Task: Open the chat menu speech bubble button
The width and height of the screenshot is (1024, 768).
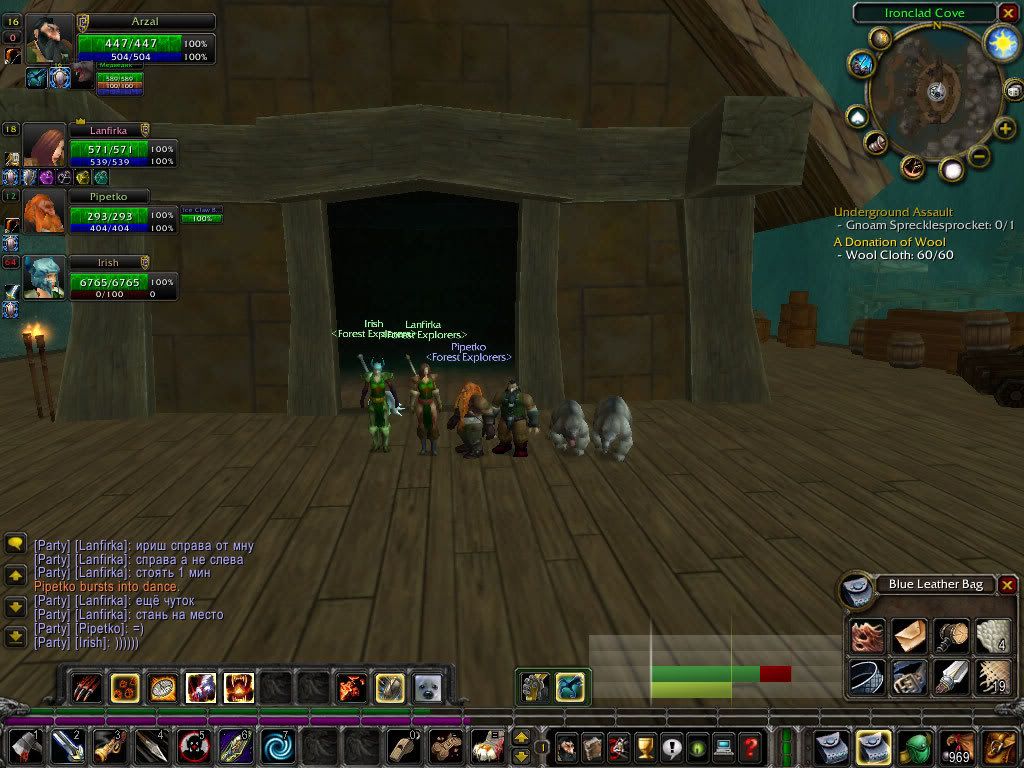Action: tap(15, 543)
